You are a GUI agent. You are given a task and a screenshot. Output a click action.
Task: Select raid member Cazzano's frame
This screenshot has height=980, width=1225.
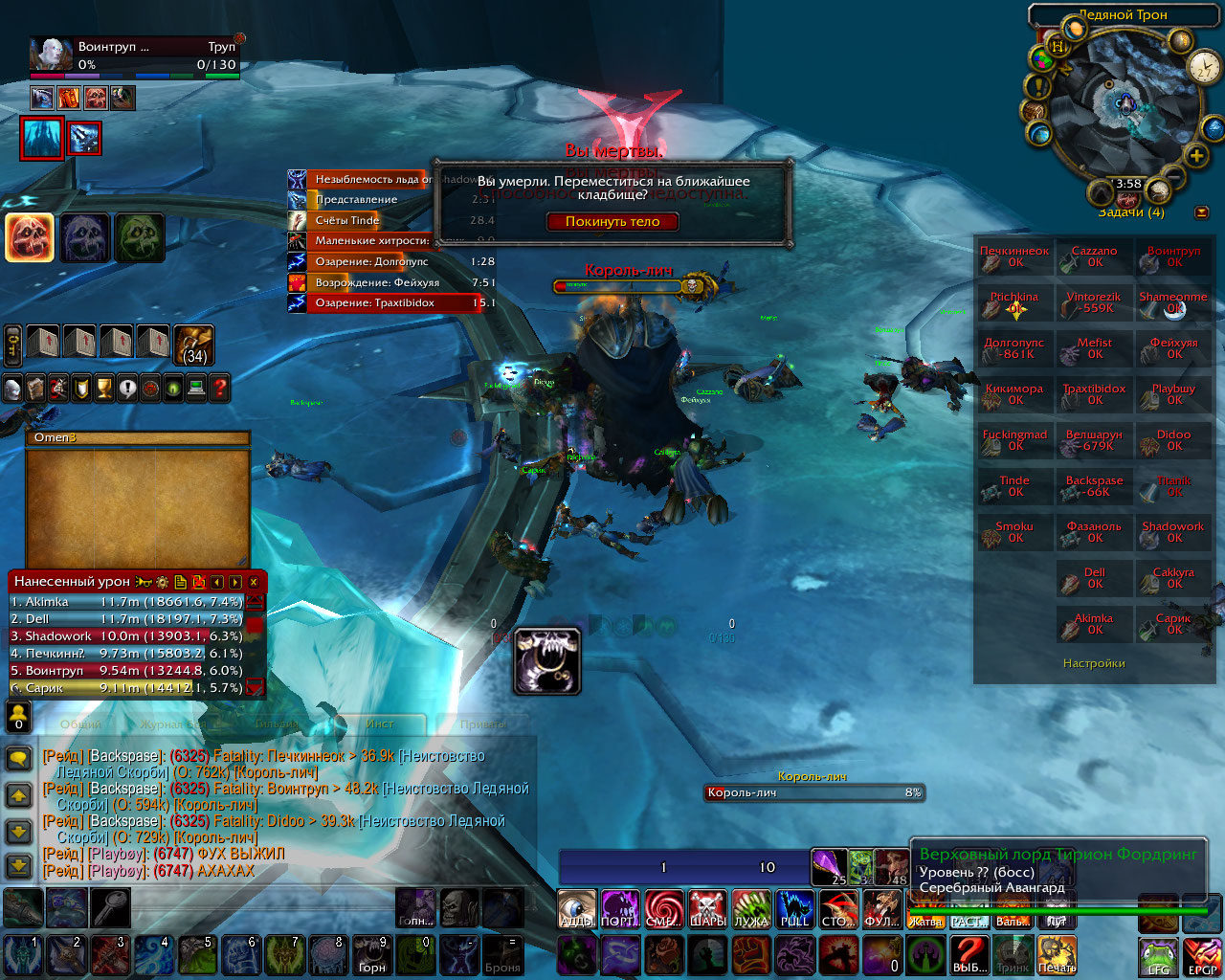click(1094, 256)
